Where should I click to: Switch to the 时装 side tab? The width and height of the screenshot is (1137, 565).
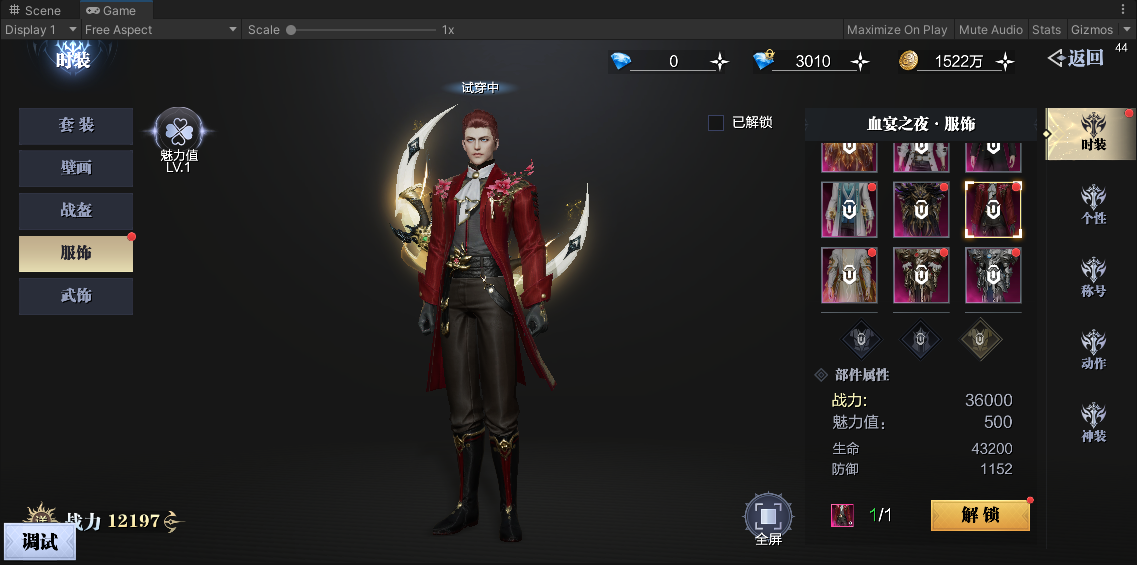[1093, 134]
